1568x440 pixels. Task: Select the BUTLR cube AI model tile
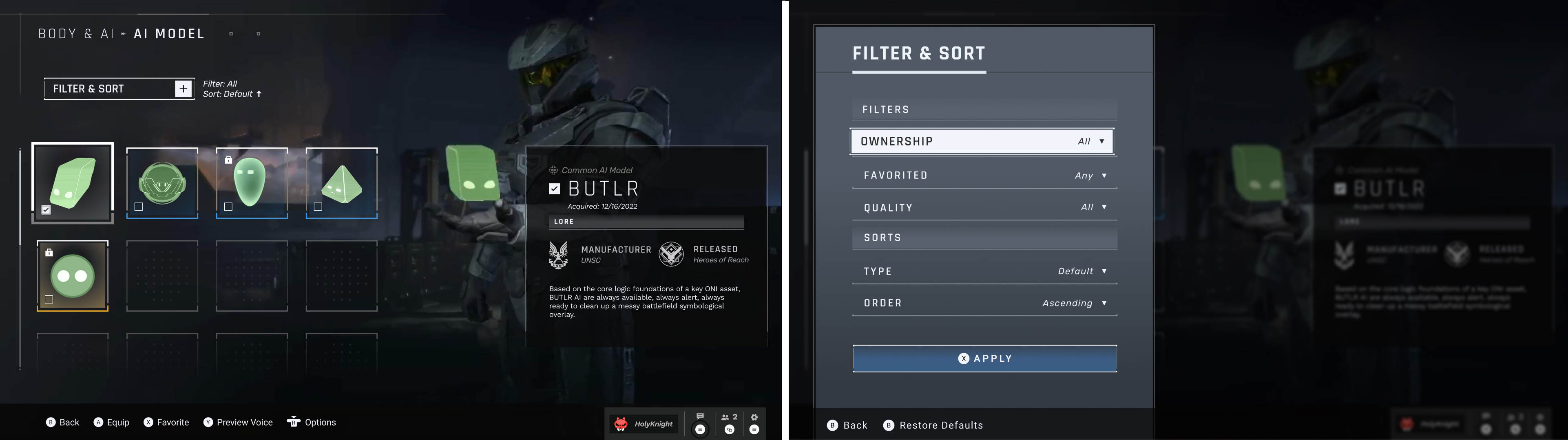(x=73, y=183)
